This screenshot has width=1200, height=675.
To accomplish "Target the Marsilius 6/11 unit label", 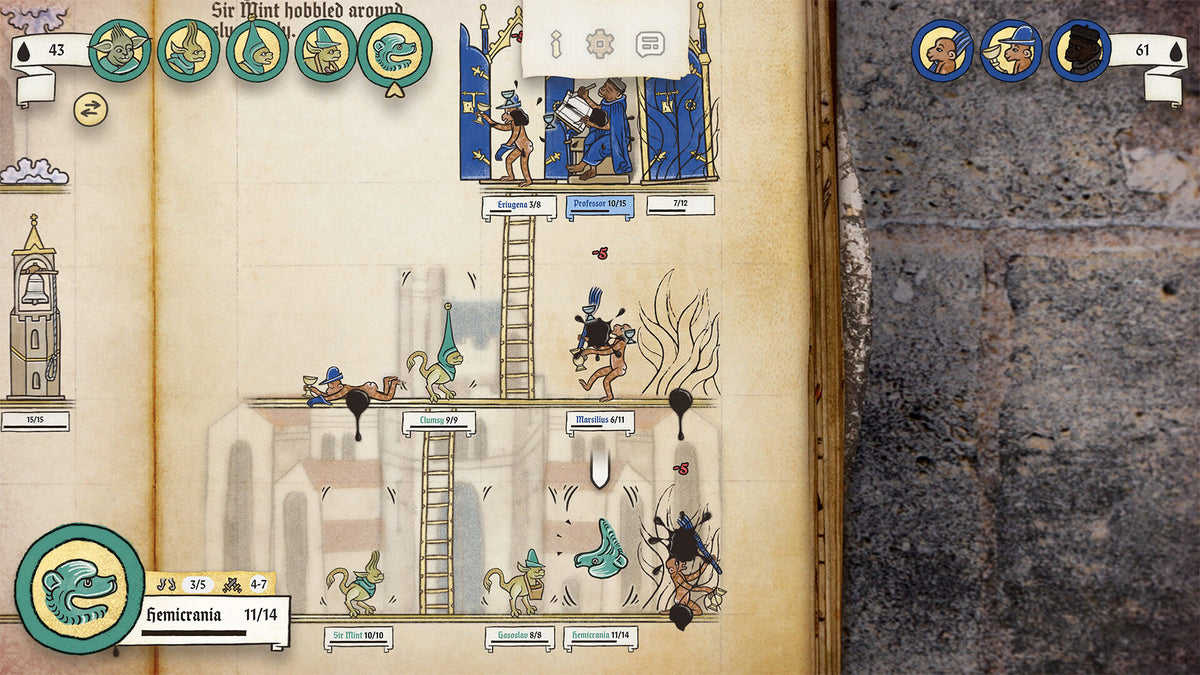I will [600, 423].
